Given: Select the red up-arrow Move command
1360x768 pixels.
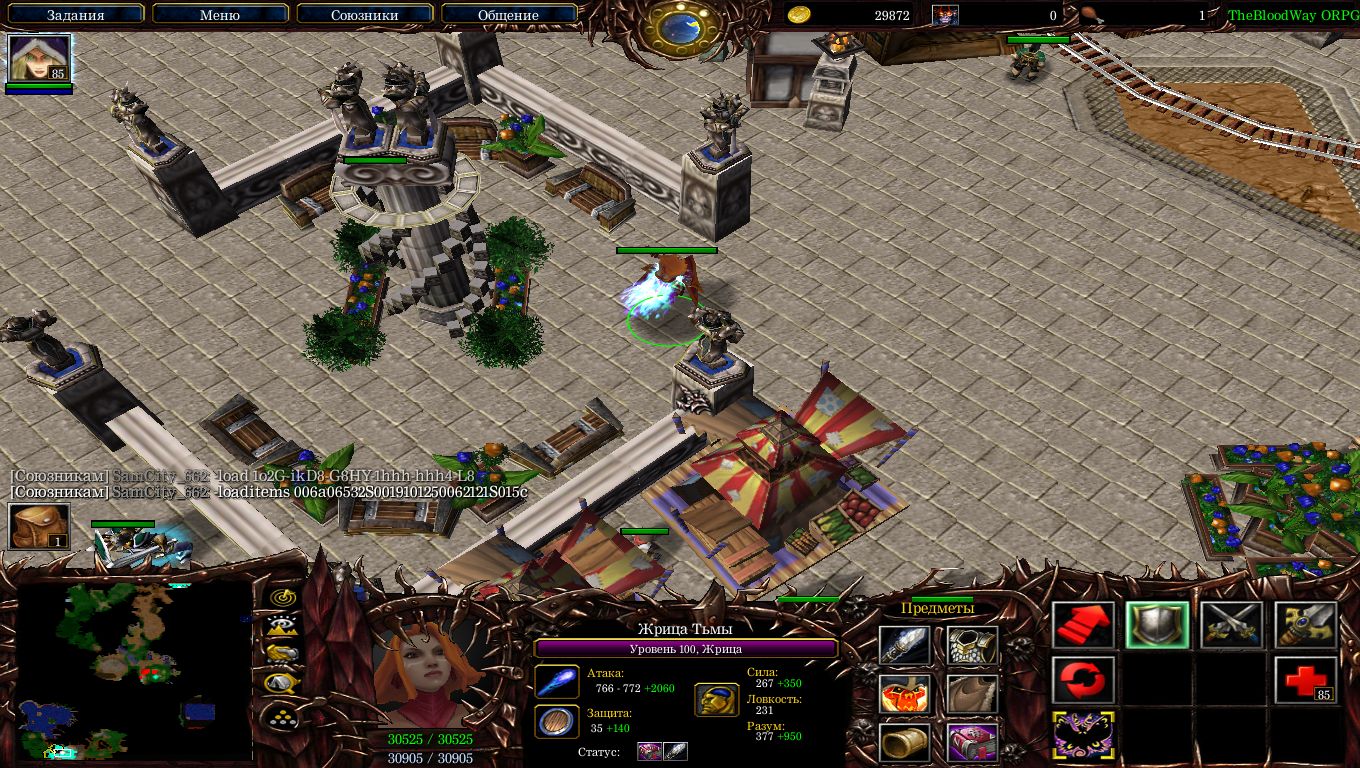Looking at the screenshot, I should [x=1083, y=626].
